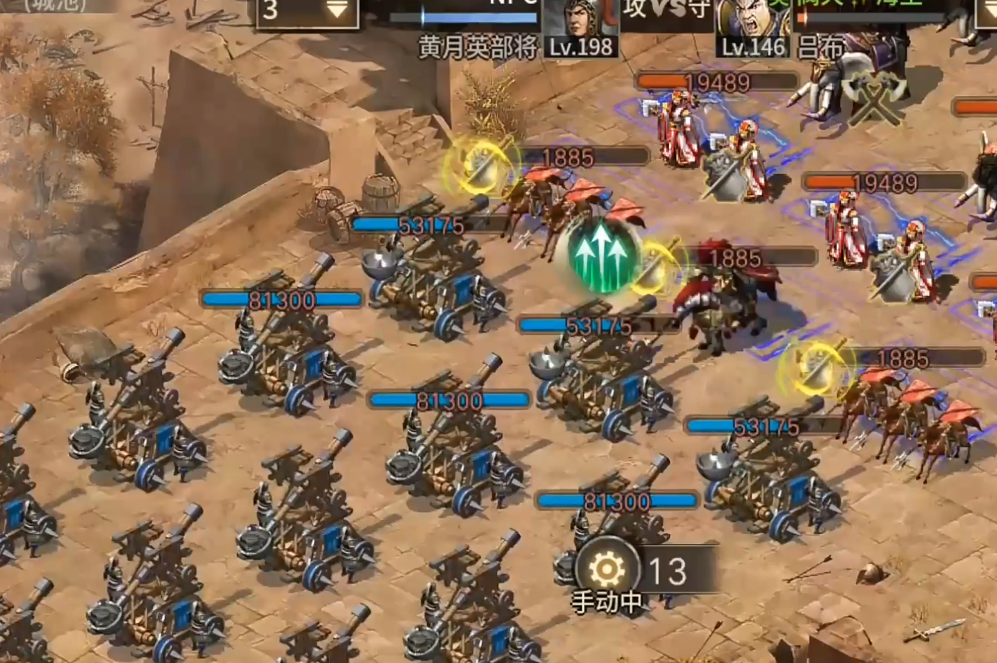Image resolution: width=997 pixels, height=663 pixels.
Task: Toggle the manual mode gear button
Action: pyautogui.click(x=607, y=570)
